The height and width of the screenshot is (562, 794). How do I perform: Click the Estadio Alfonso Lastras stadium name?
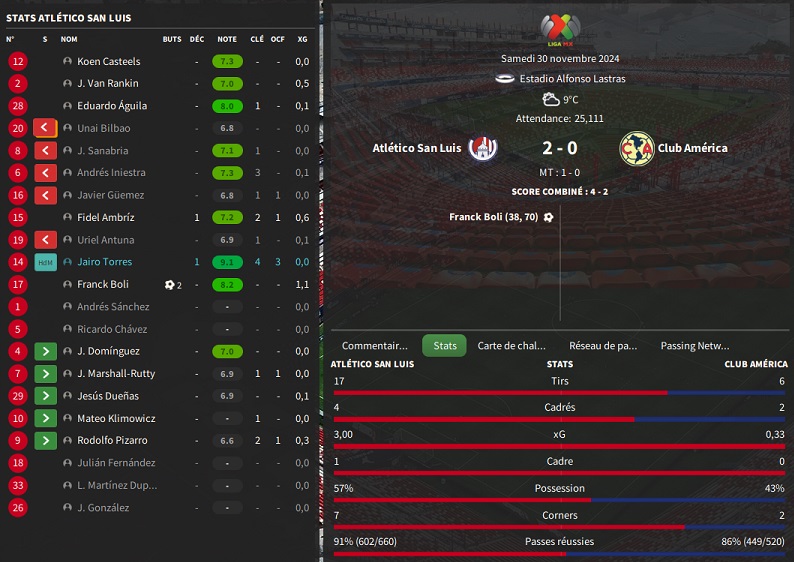(x=569, y=79)
